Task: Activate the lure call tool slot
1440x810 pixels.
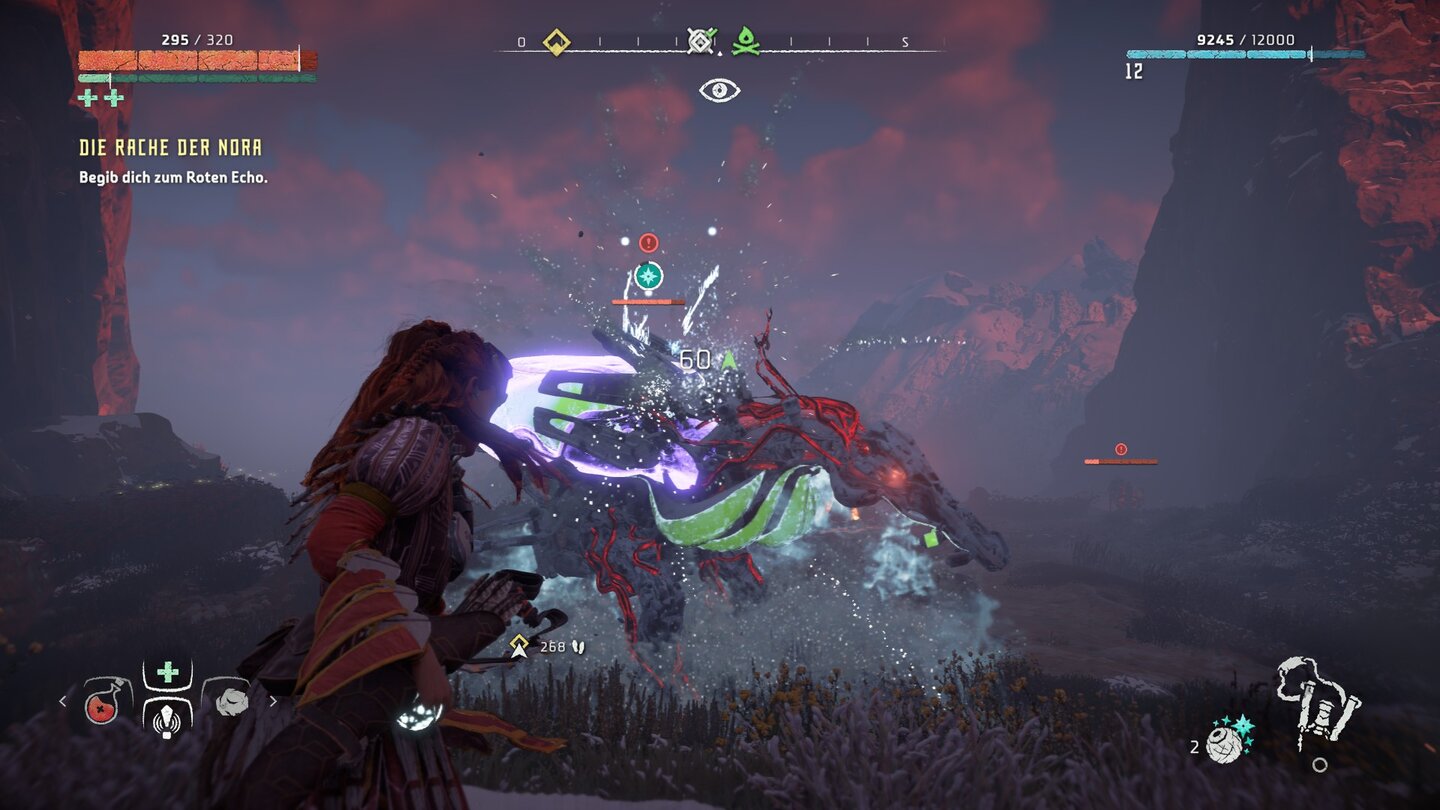Action: coord(167,717)
